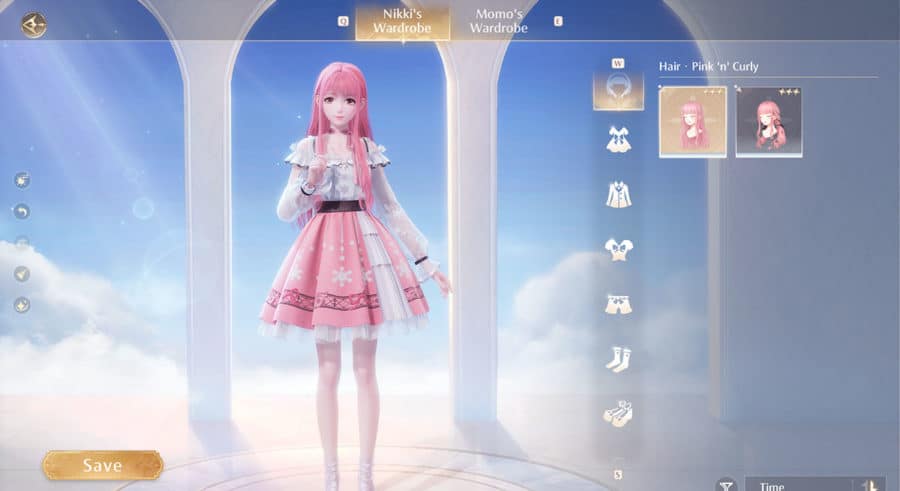
Task: Select the short-sleeve top category icon
Action: click(618, 249)
